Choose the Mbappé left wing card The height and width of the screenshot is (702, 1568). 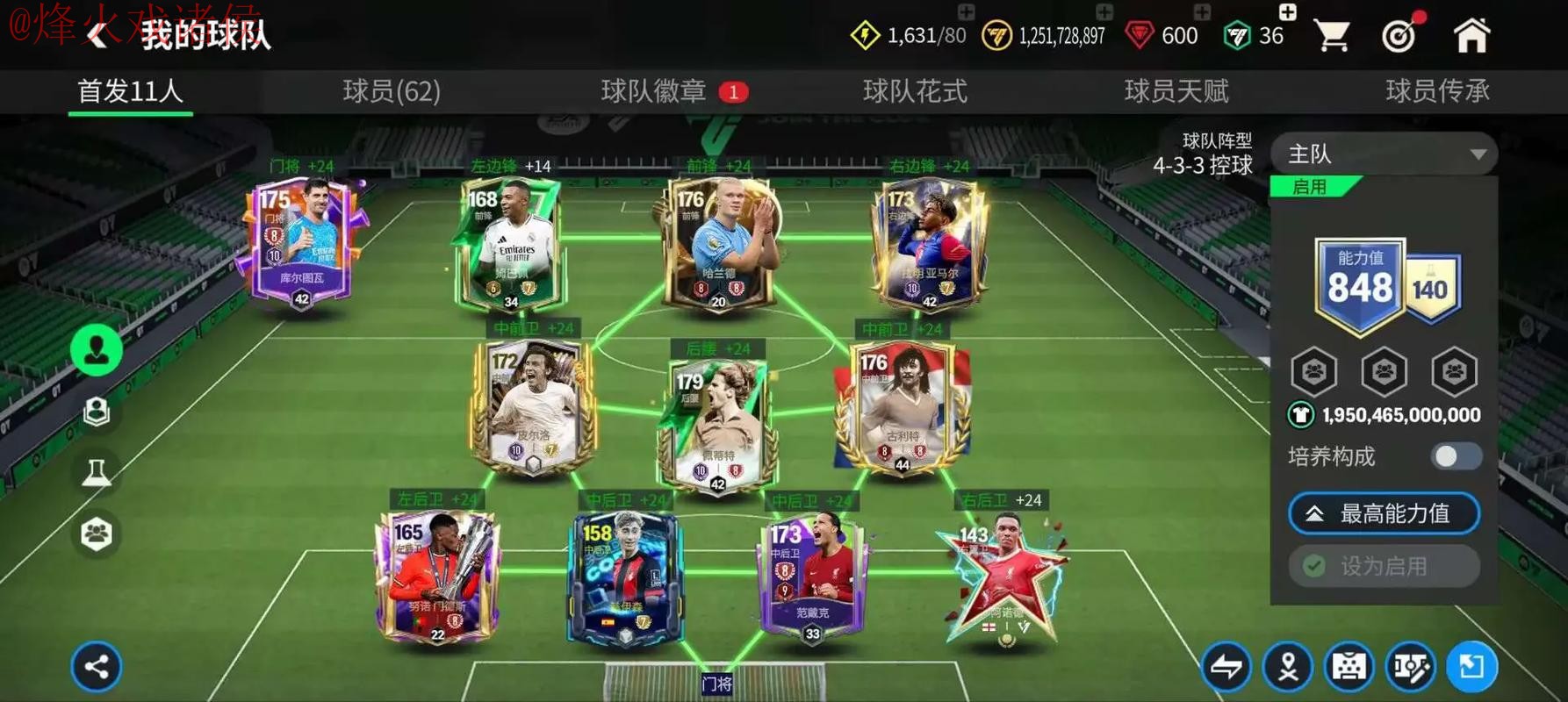click(x=510, y=243)
